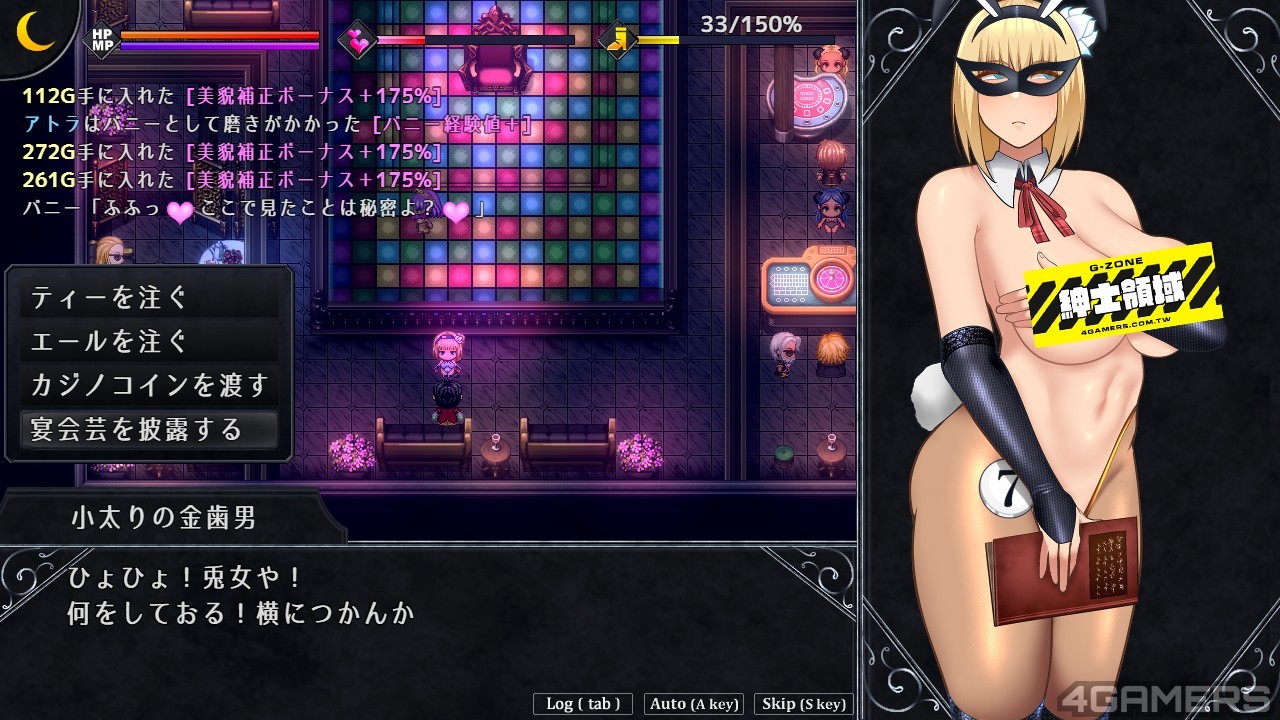Image resolution: width=1280 pixels, height=720 pixels.
Task: Activate the Skip (S key) button
Action: (x=804, y=704)
